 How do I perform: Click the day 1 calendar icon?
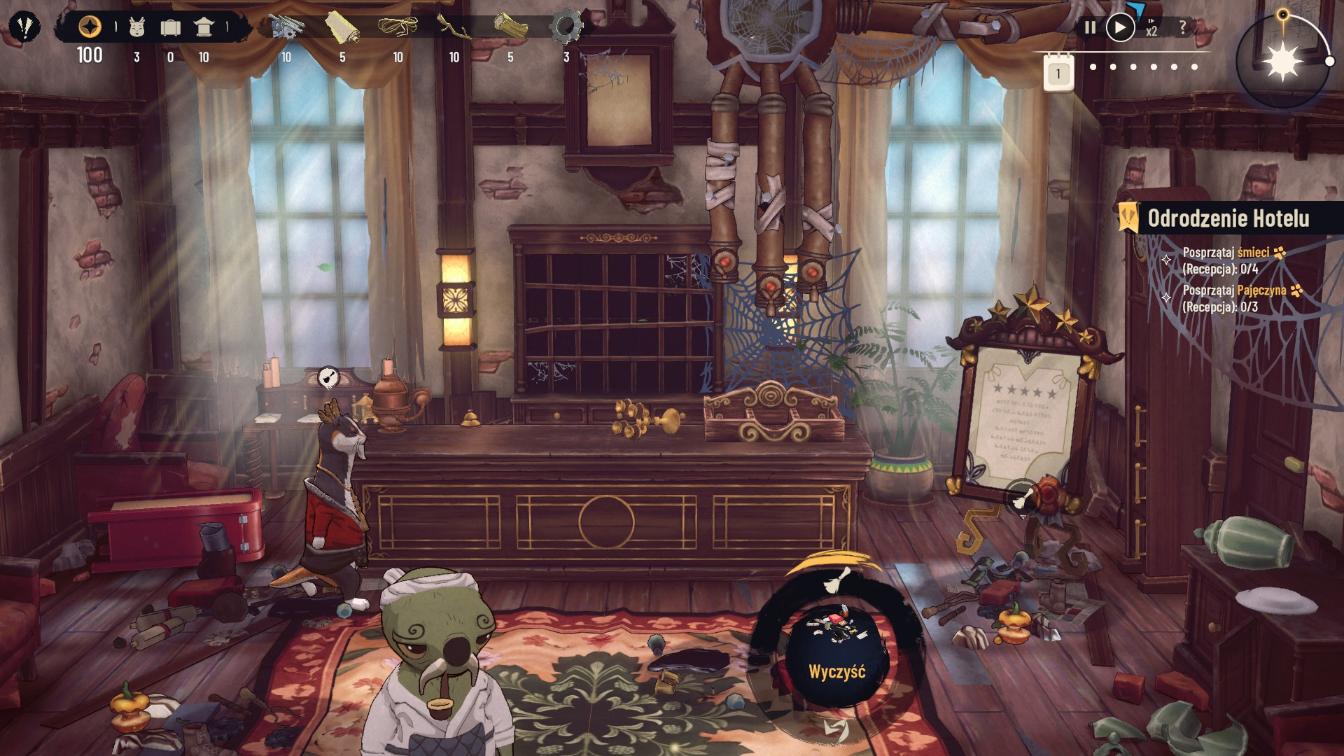pos(1059,72)
